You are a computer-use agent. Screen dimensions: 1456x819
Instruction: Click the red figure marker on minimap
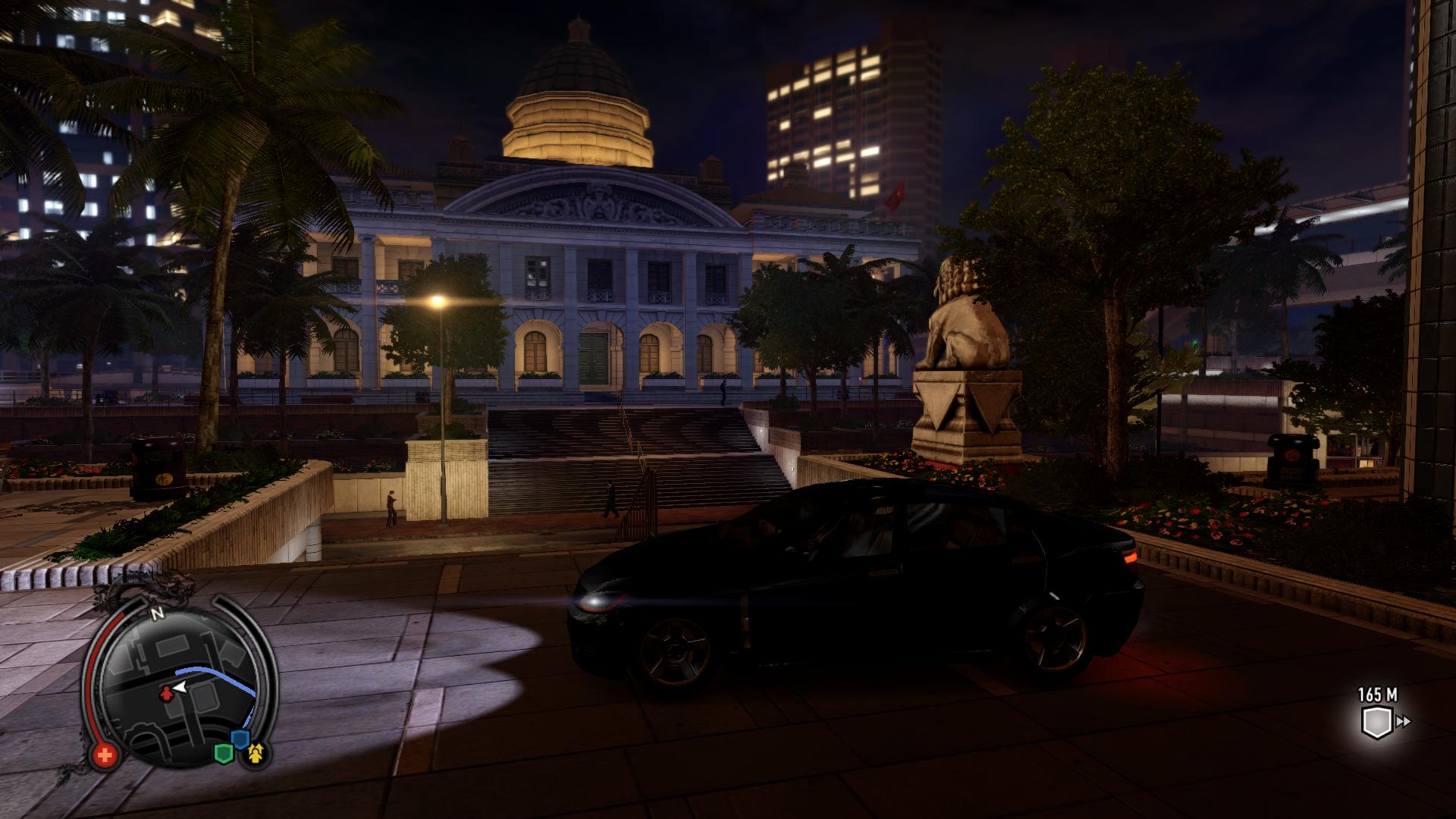(165, 694)
